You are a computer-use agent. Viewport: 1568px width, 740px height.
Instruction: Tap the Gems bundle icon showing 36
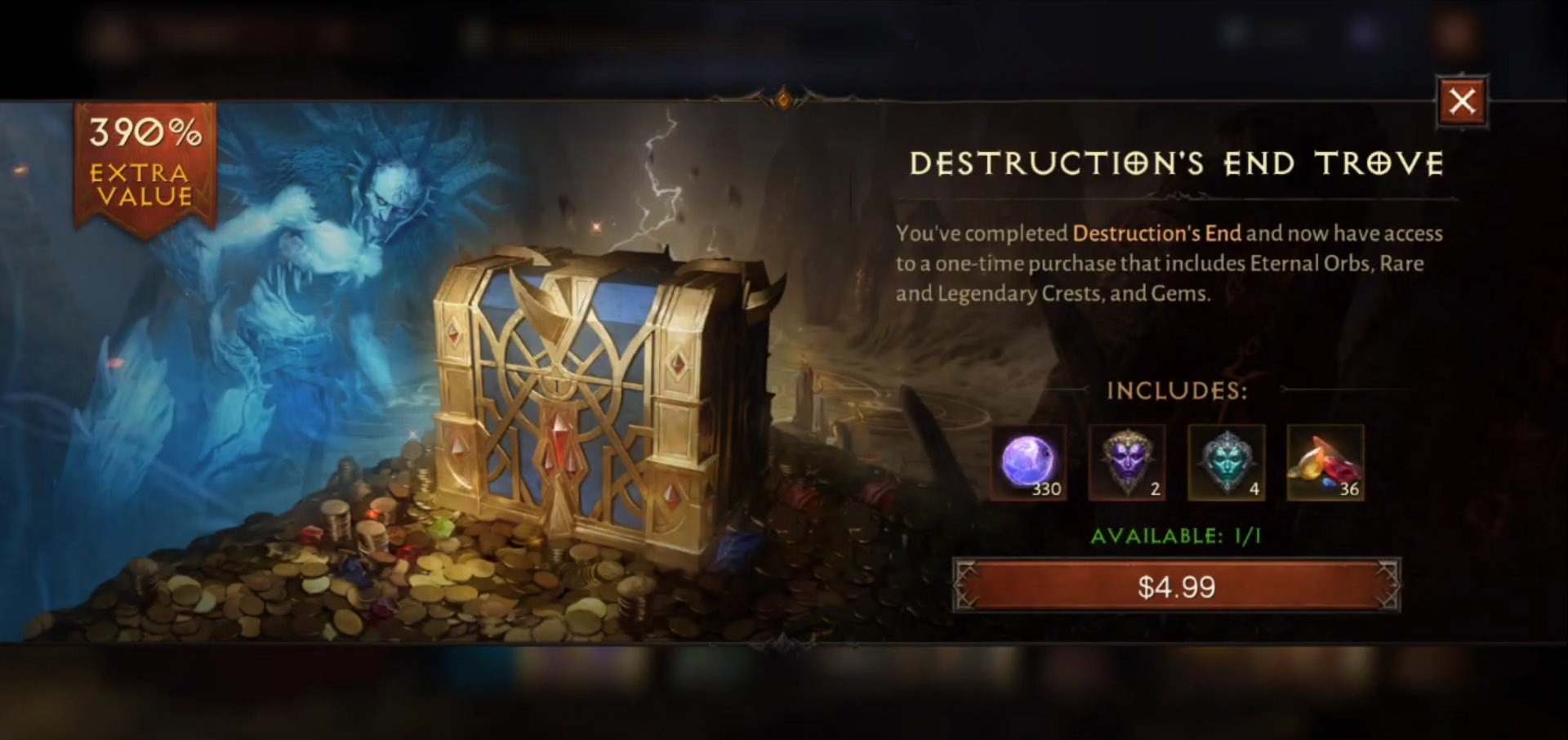point(1323,464)
